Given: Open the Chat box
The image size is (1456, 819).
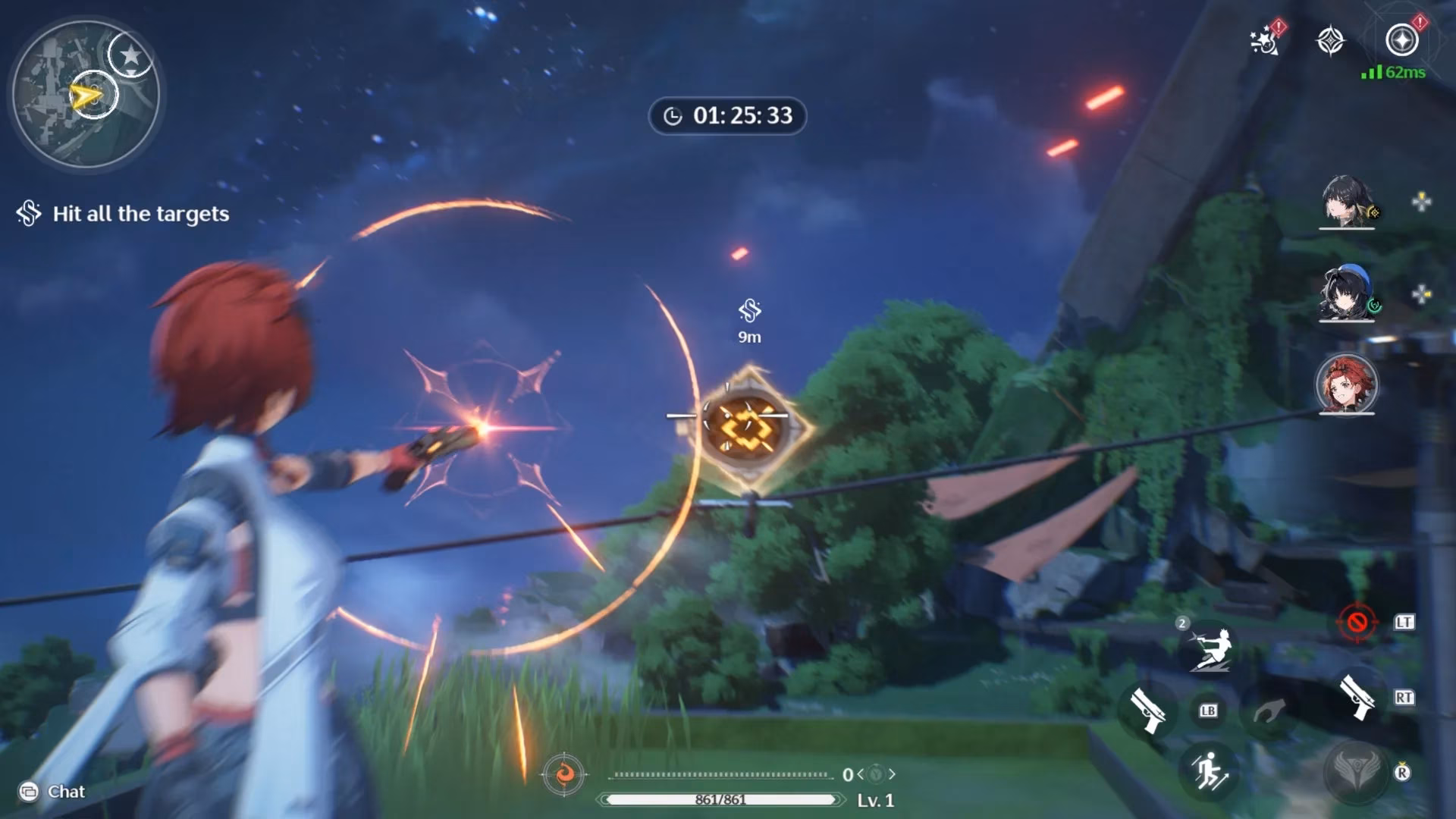Looking at the screenshot, I should point(53,792).
